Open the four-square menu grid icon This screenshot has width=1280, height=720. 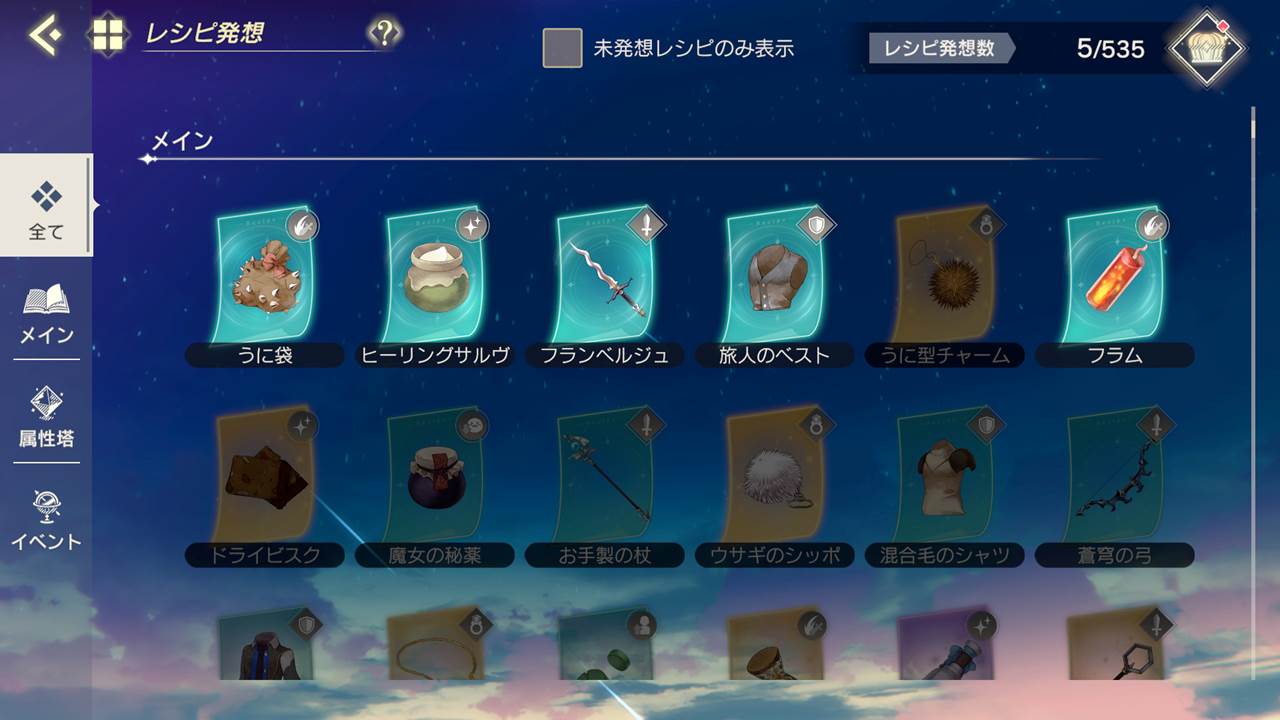(108, 35)
